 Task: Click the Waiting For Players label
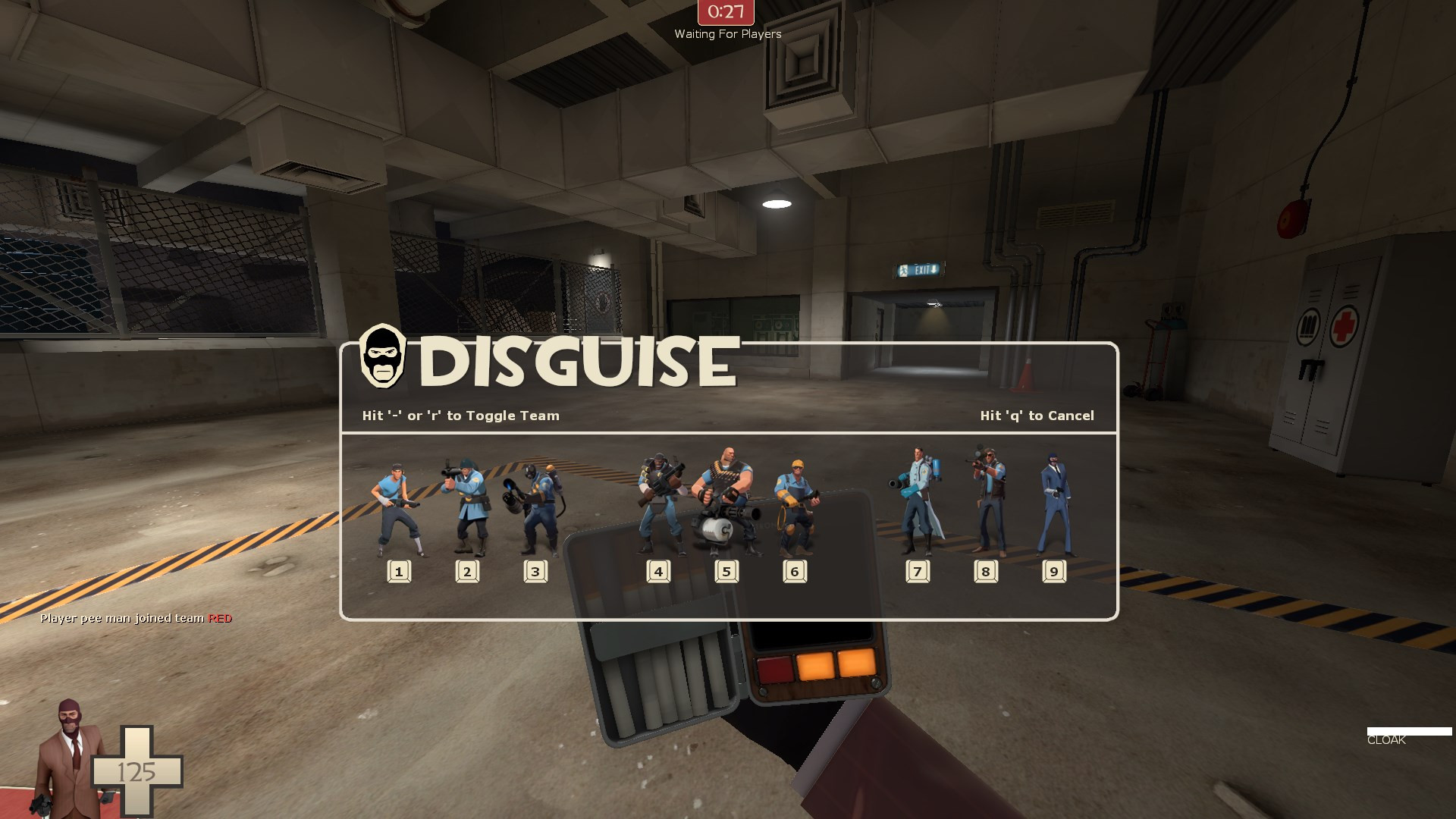coord(727,33)
